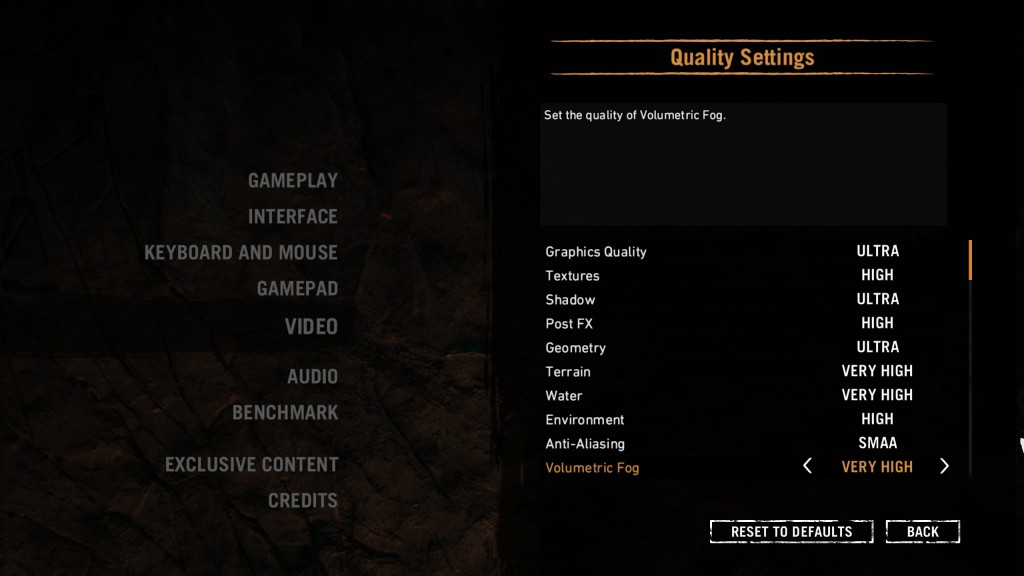1024x576 pixels.
Task: Choose the Water quality row
Action: pos(564,396)
